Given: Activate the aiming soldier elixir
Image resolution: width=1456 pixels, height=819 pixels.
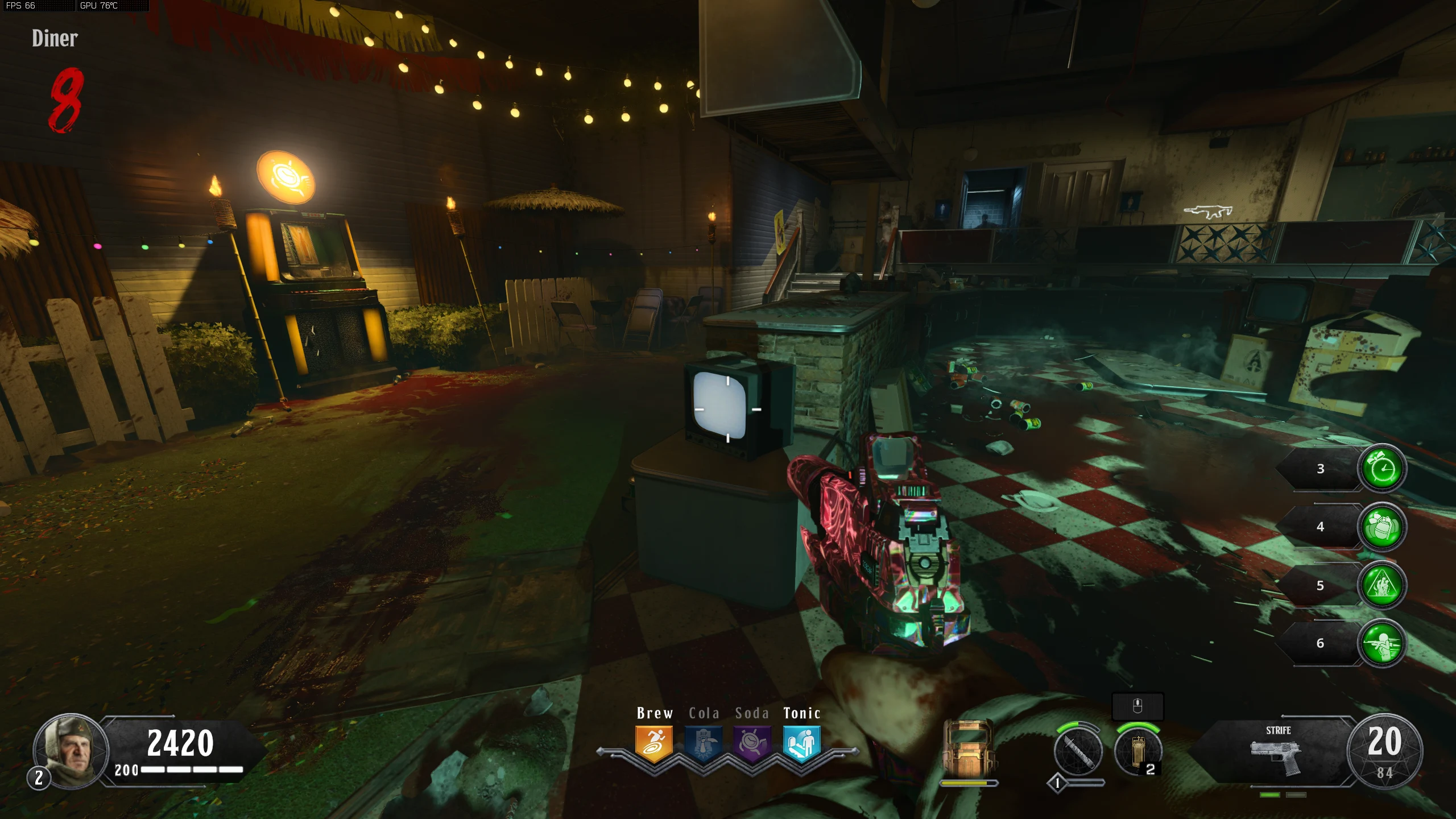Looking at the screenshot, I should [x=1381, y=643].
